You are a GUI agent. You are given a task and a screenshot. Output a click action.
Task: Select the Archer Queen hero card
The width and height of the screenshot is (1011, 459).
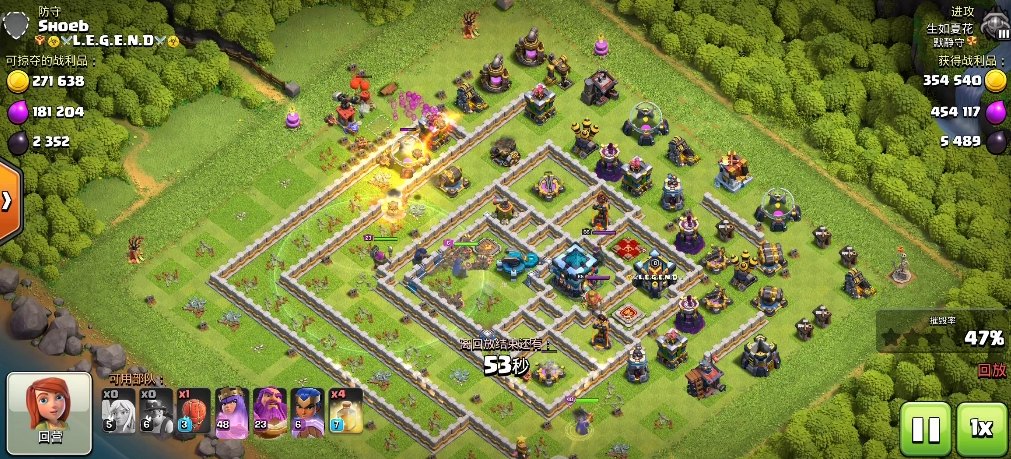pyautogui.click(x=232, y=411)
